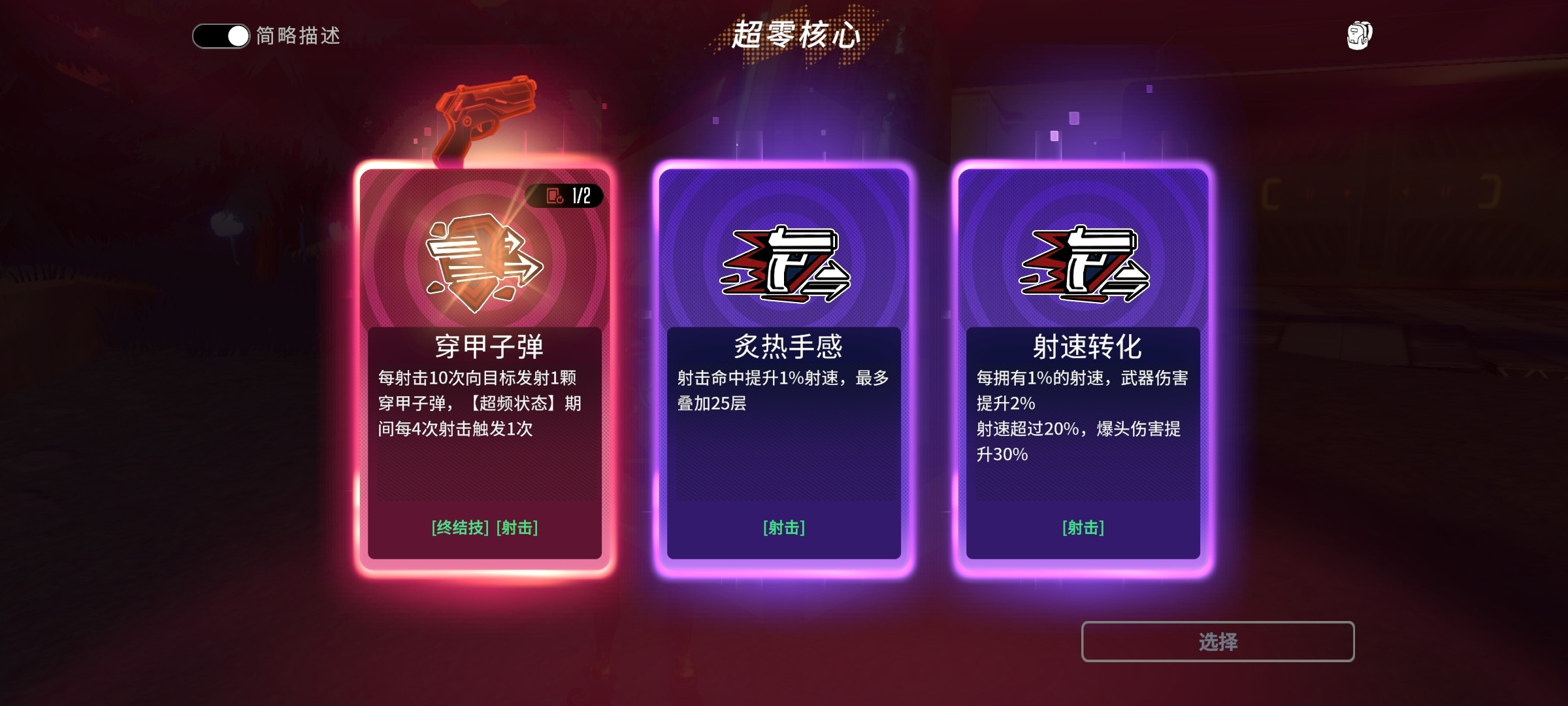
Task: Enable brief descriptions using the top-left switch
Action: (220, 37)
